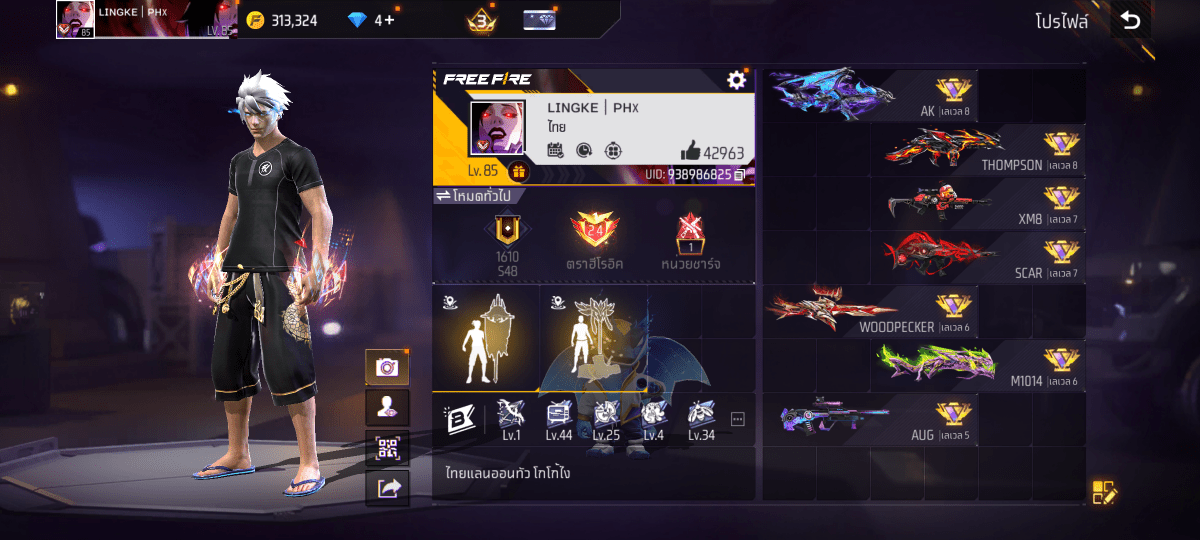The height and width of the screenshot is (540, 1200).
Task: Share profile with the share arrow button
Action: [387, 488]
